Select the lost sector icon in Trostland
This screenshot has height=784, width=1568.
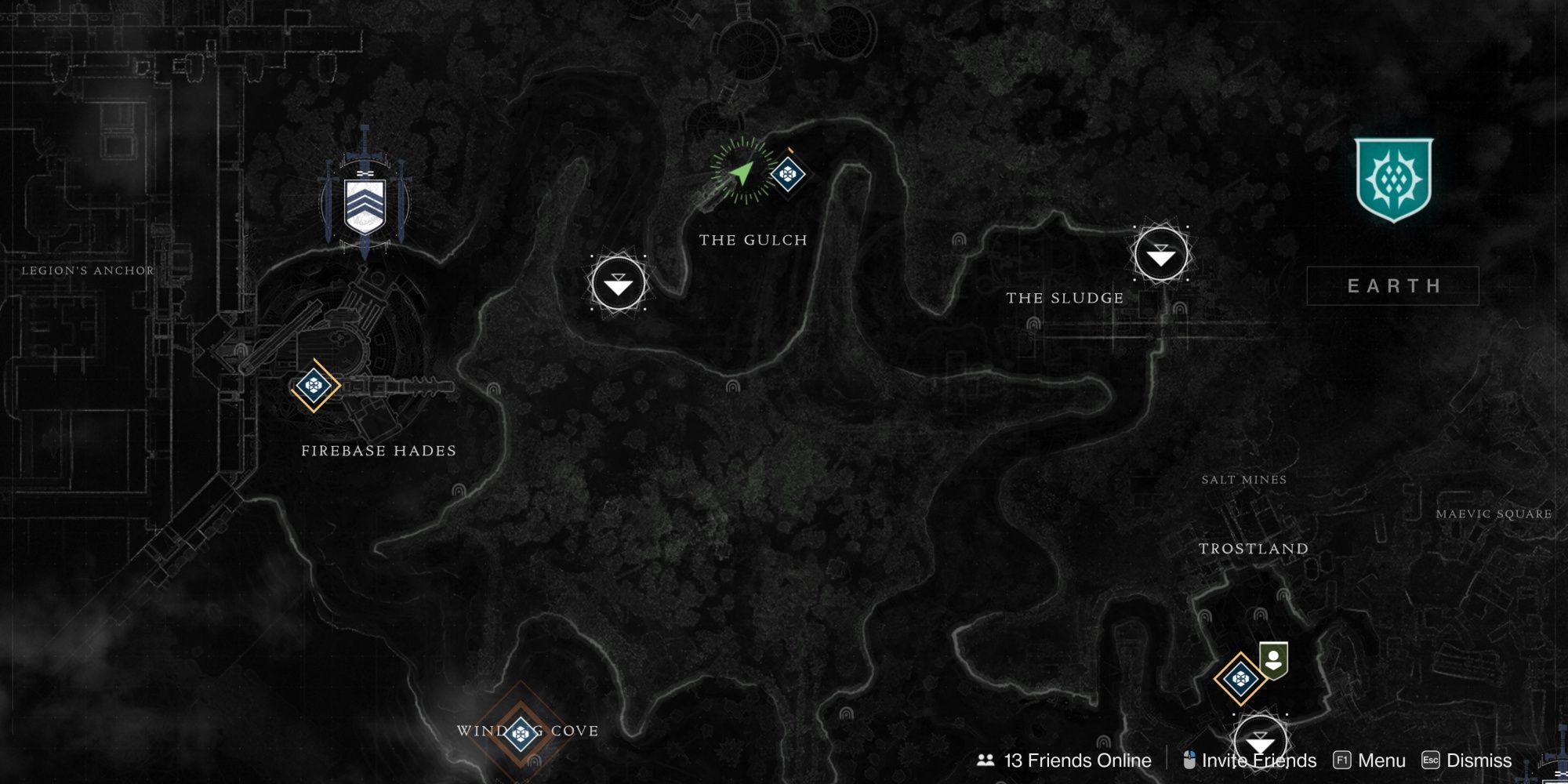(x=1242, y=680)
